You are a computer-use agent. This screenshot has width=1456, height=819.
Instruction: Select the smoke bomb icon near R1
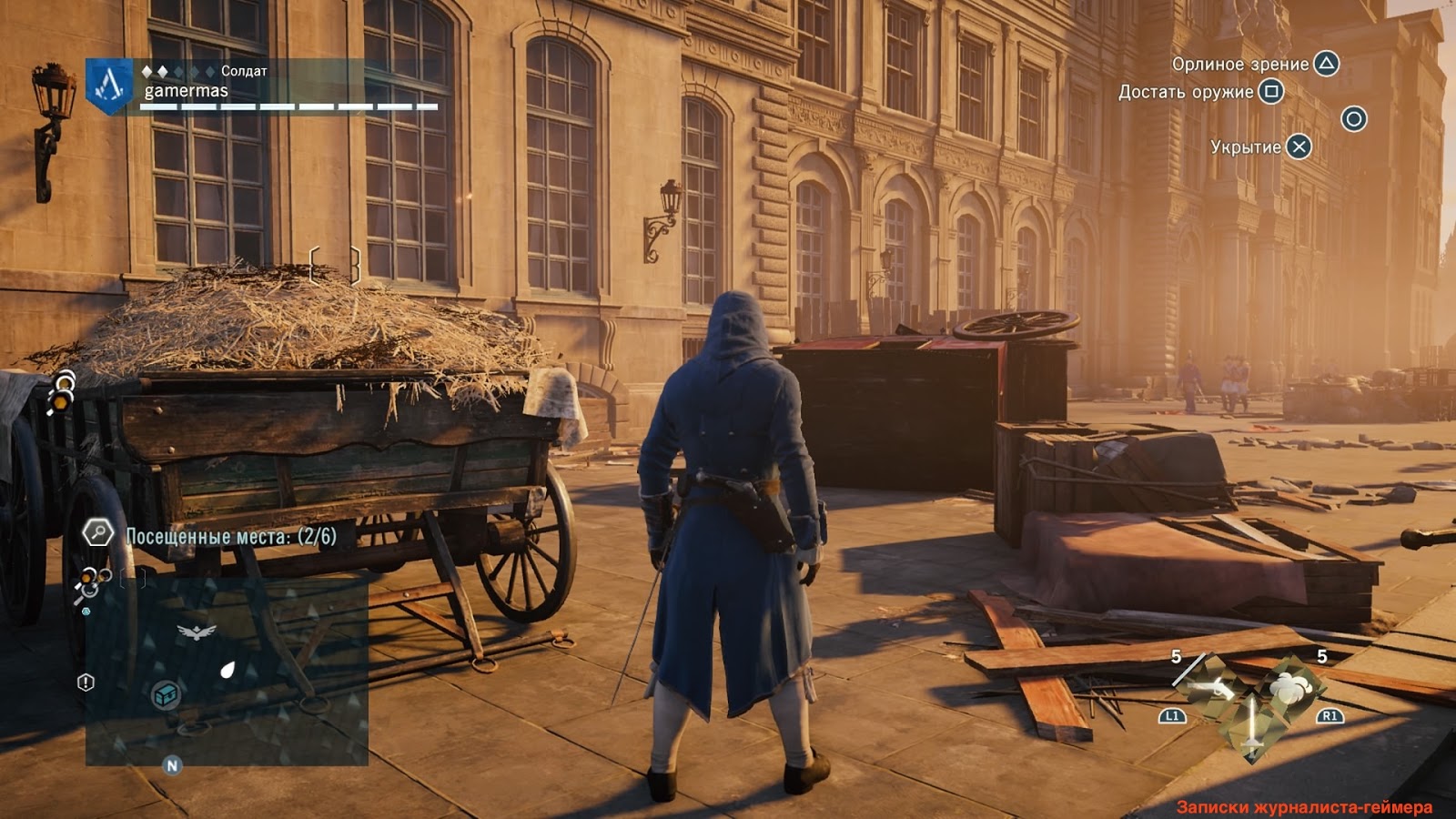point(1290,689)
